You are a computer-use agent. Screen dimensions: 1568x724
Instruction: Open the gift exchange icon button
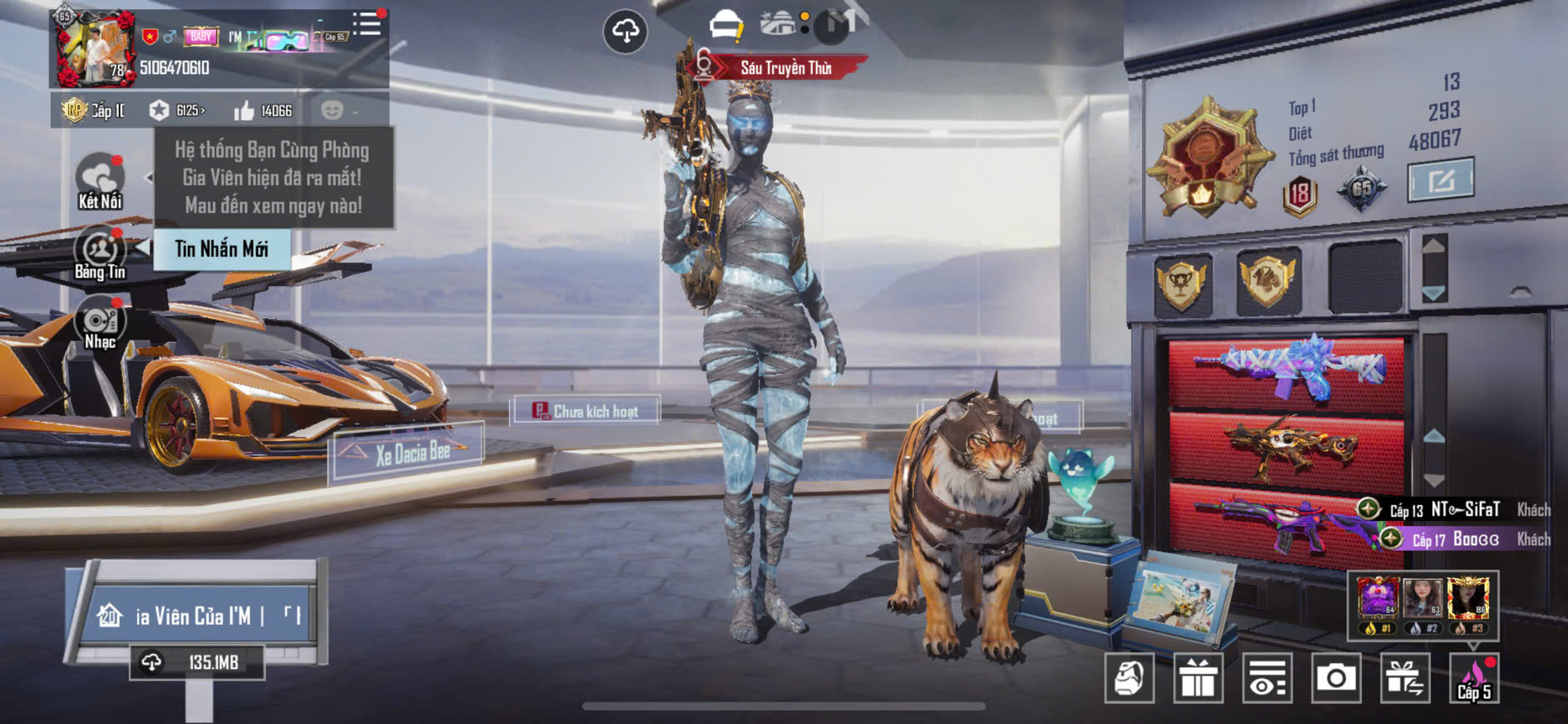click(x=1404, y=678)
